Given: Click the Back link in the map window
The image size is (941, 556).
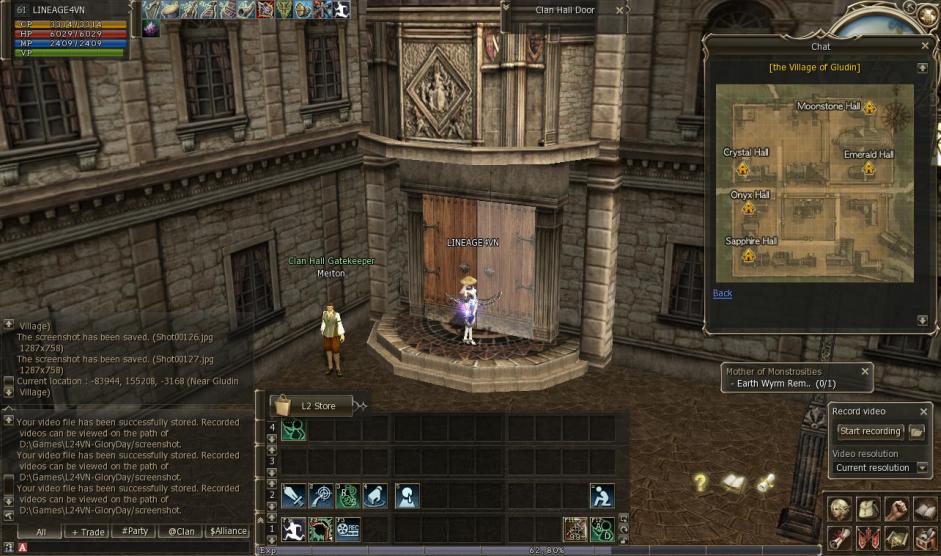Looking at the screenshot, I should coord(722,293).
